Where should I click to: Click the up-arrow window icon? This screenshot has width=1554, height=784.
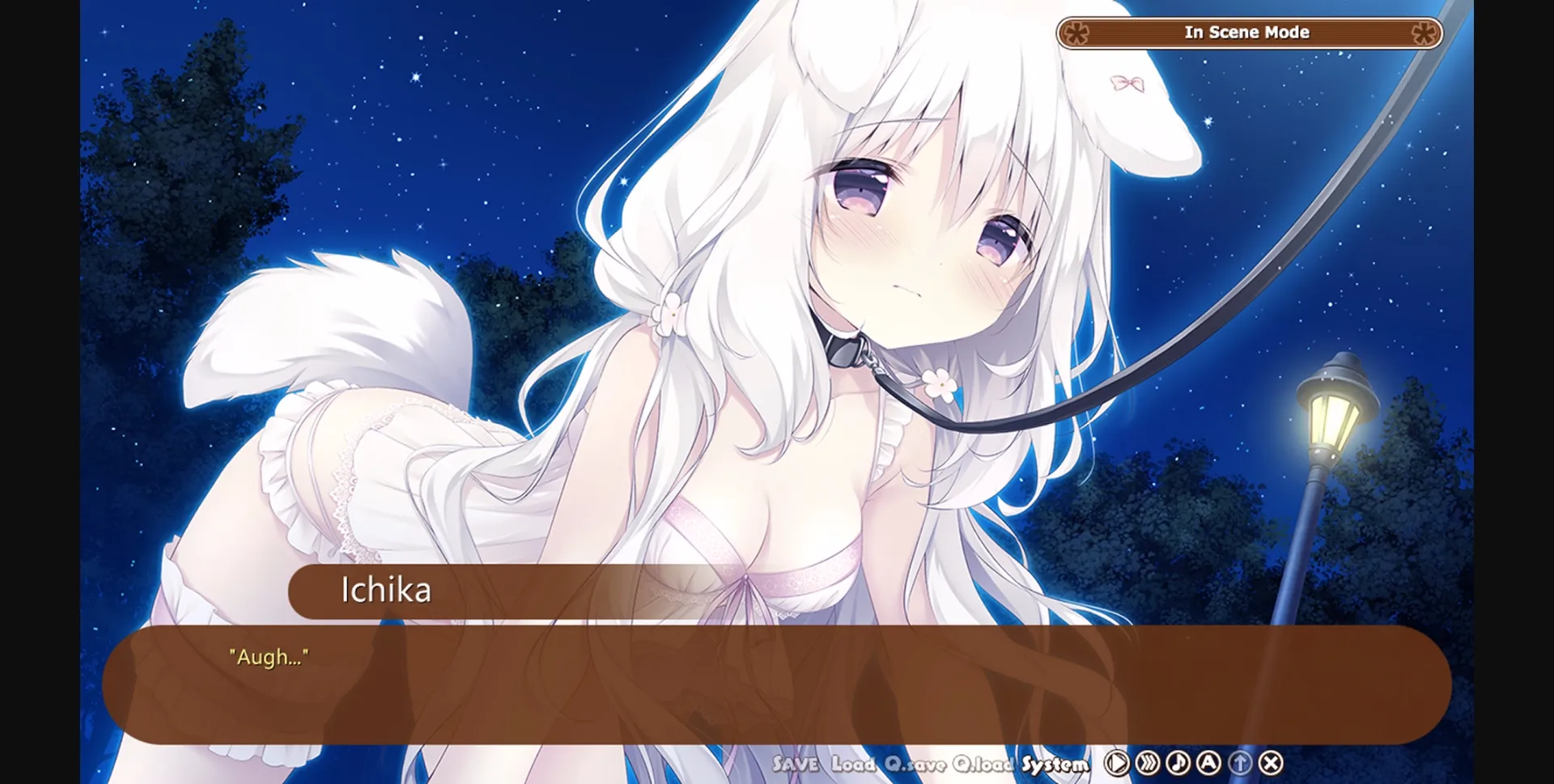click(1240, 762)
